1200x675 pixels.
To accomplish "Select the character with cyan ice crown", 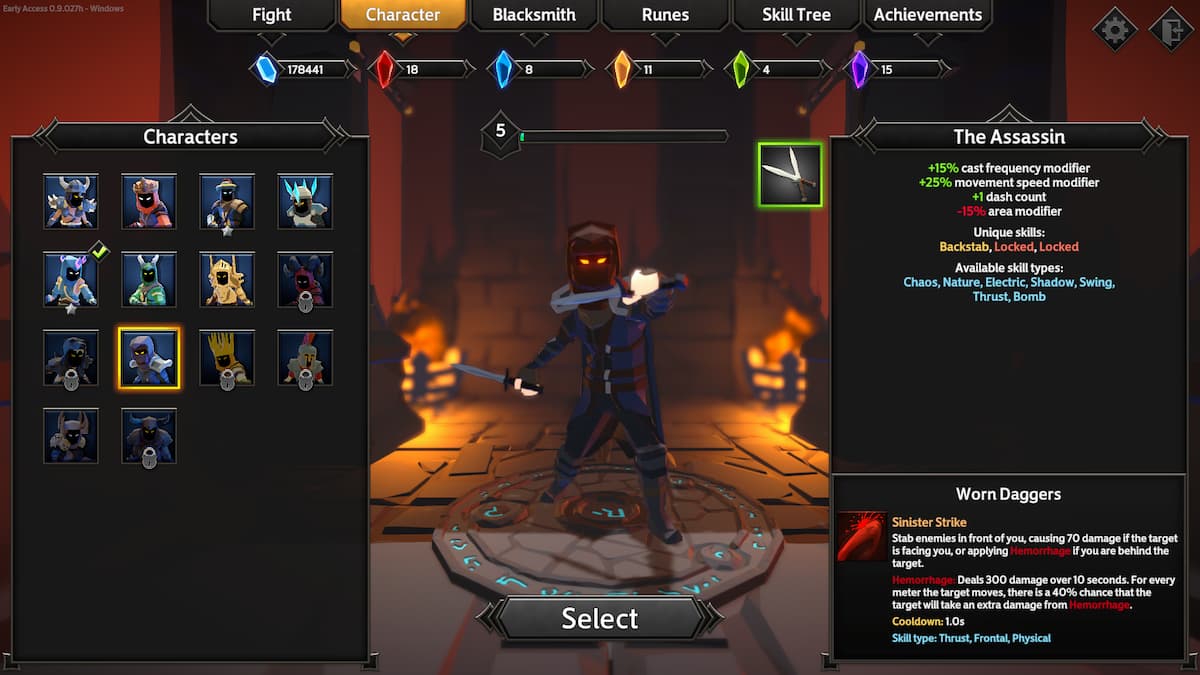I will tap(305, 201).
